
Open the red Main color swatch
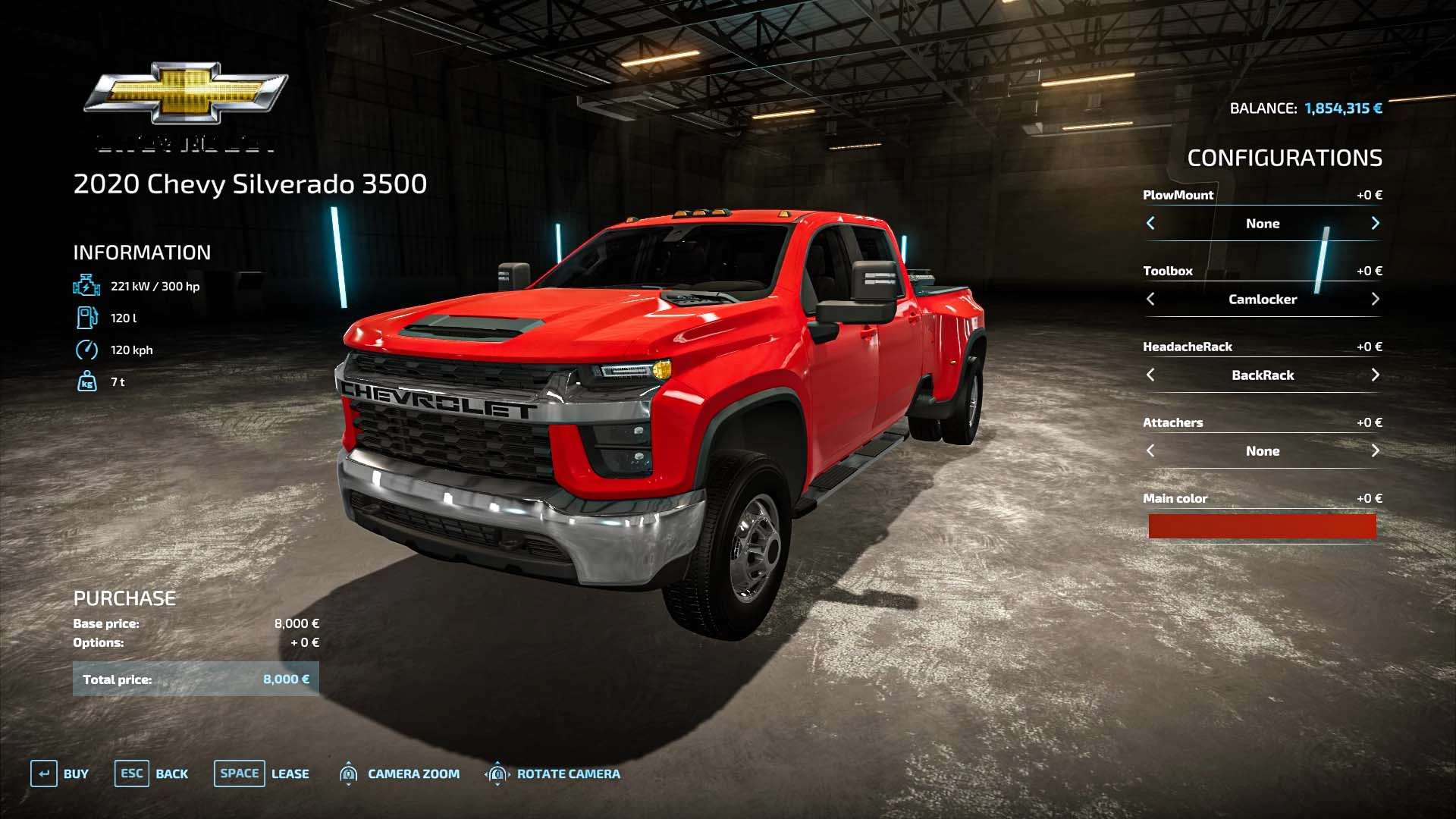tap(1262, 526)
